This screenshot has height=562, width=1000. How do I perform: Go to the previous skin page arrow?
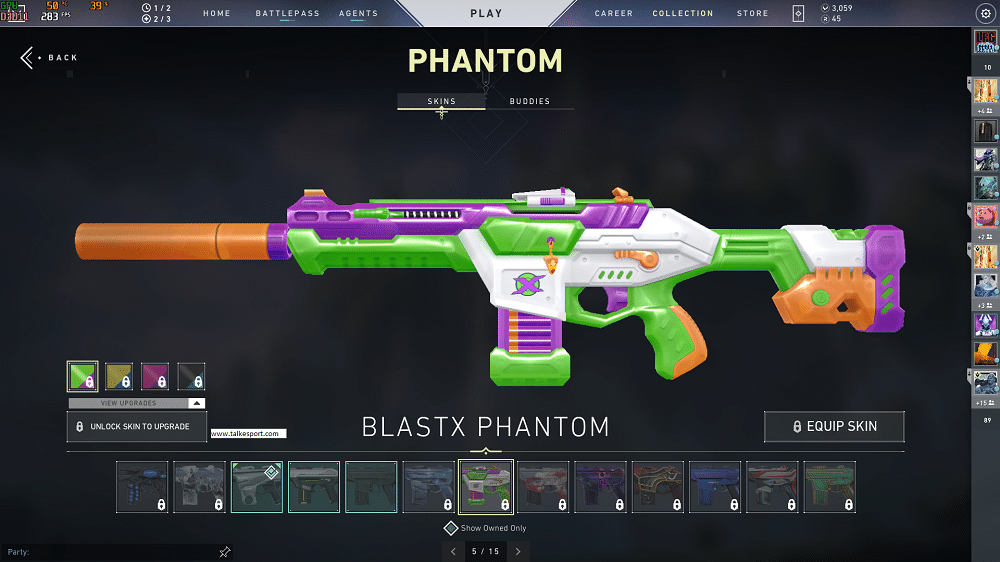(453, 551)
